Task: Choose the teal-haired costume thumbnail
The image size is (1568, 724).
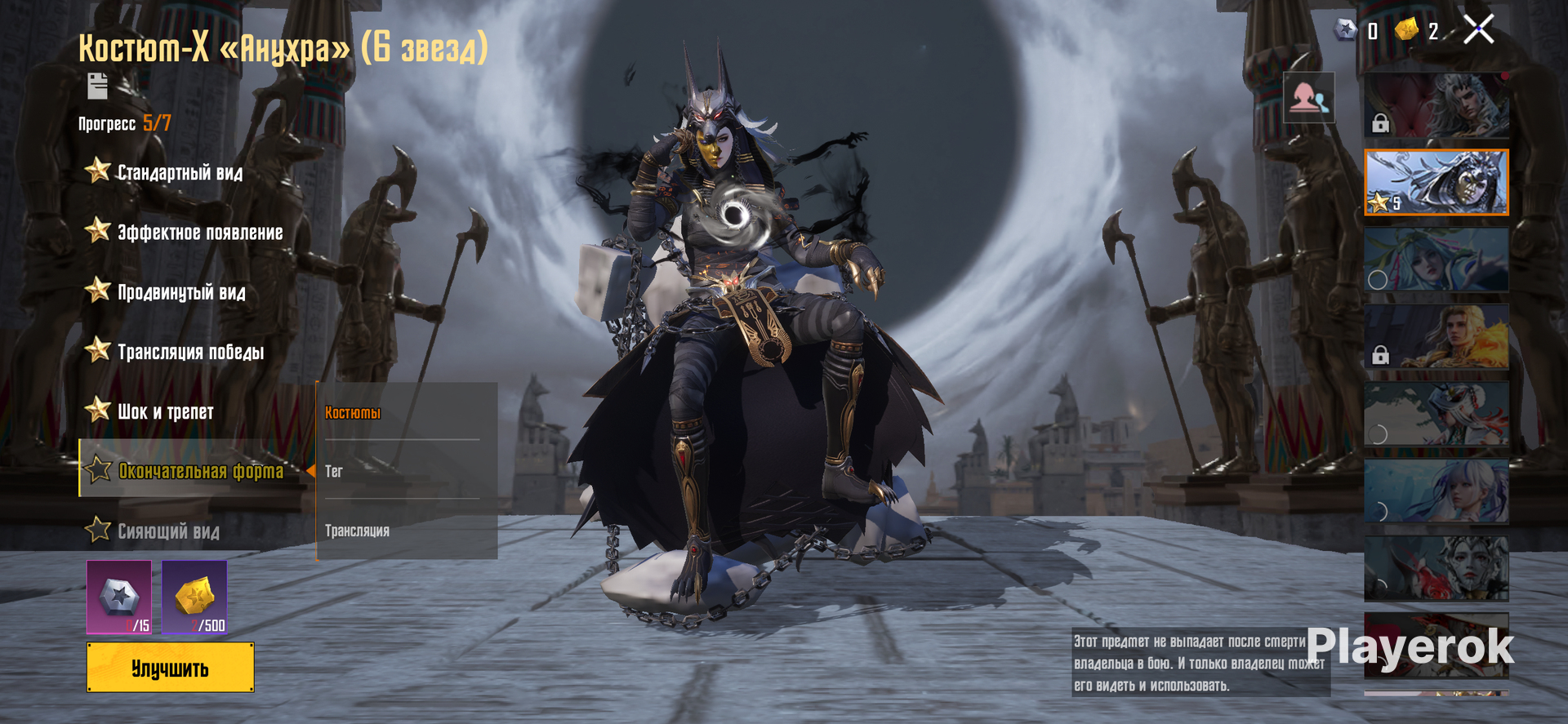Action: coord(1436,260)
